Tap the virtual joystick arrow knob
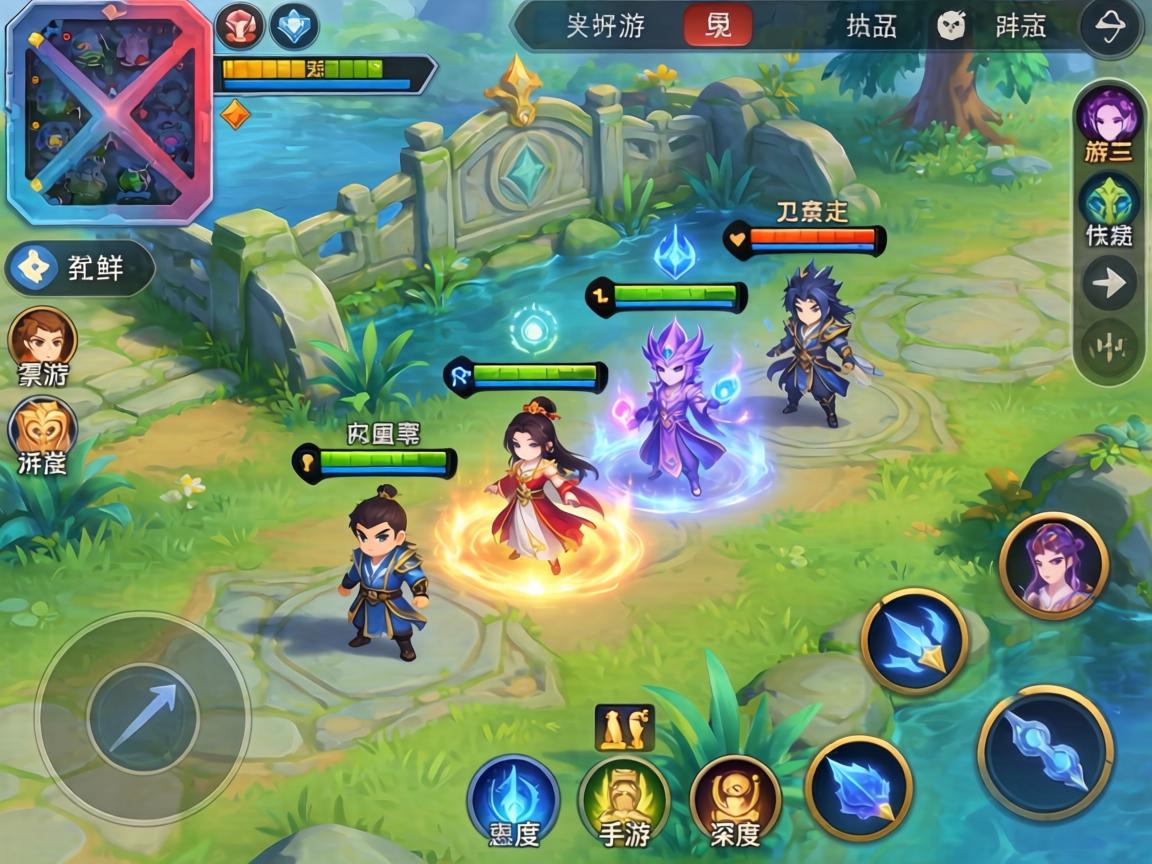Screen dimensions: 1152x864 (143, 717)
